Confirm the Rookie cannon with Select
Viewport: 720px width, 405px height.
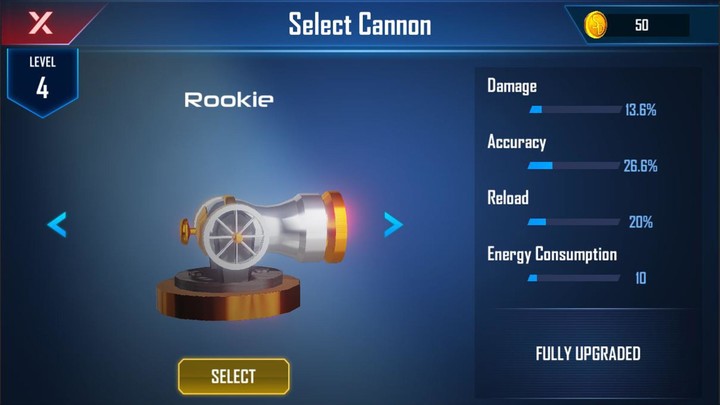233,376
